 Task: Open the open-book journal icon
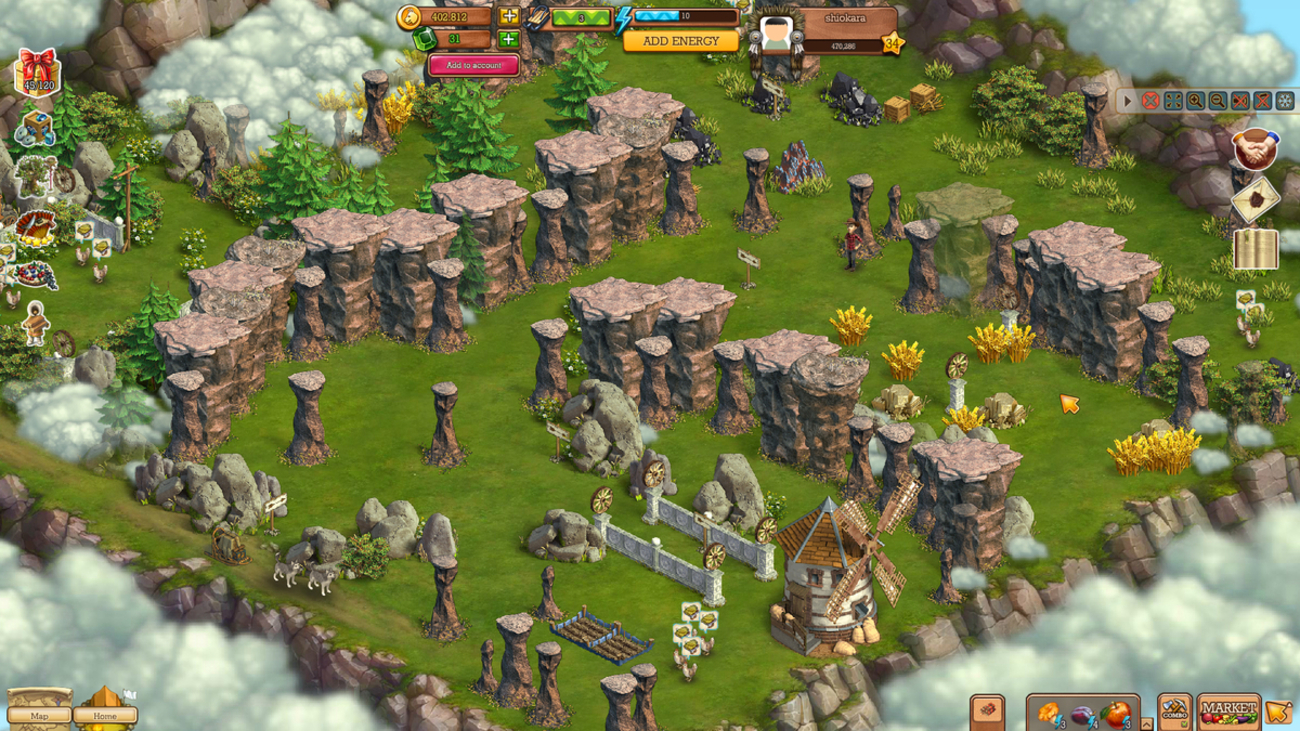pyautogui.click(x=1255, y=249)
